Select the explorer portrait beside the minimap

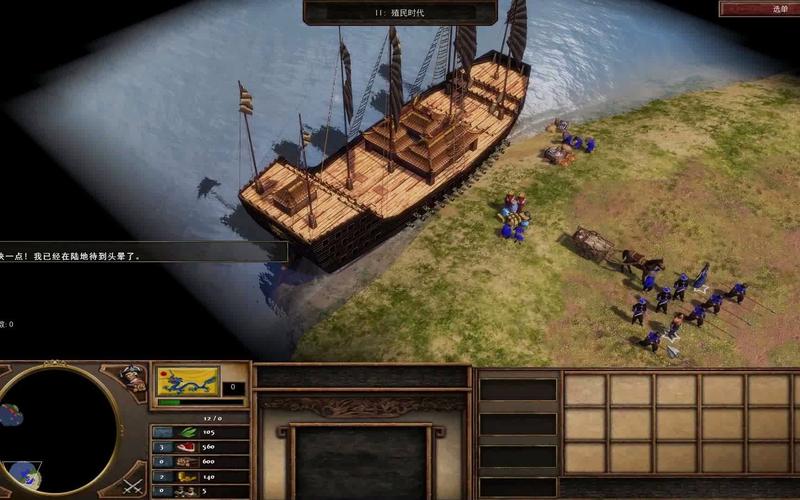[x=132, y=377]
